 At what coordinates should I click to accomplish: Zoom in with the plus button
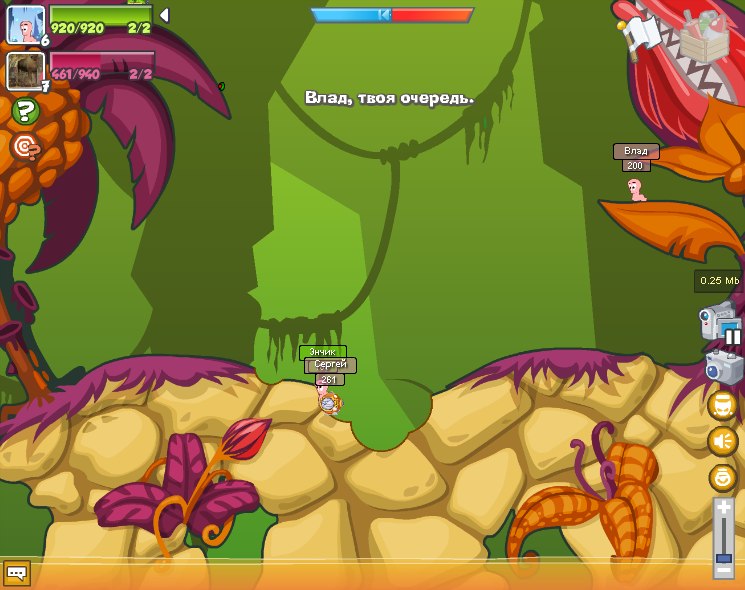coord(723,508)
